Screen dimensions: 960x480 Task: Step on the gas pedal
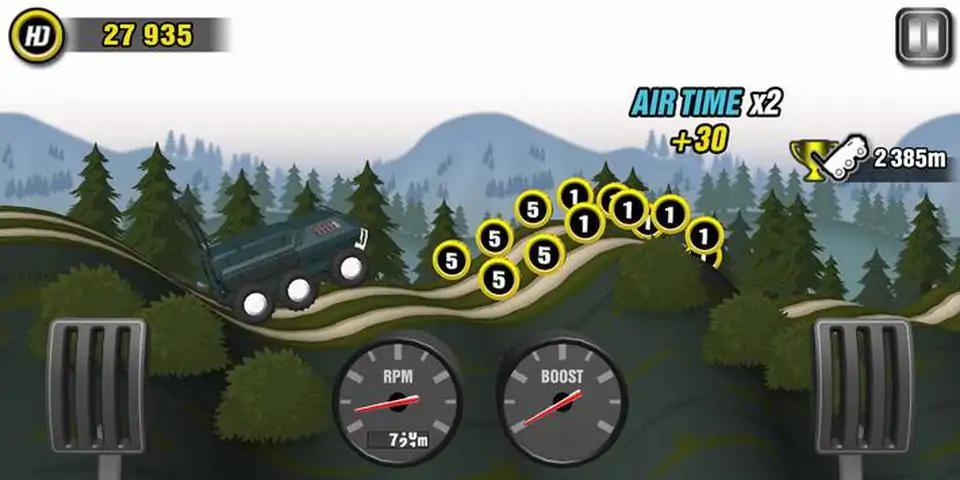862,387
